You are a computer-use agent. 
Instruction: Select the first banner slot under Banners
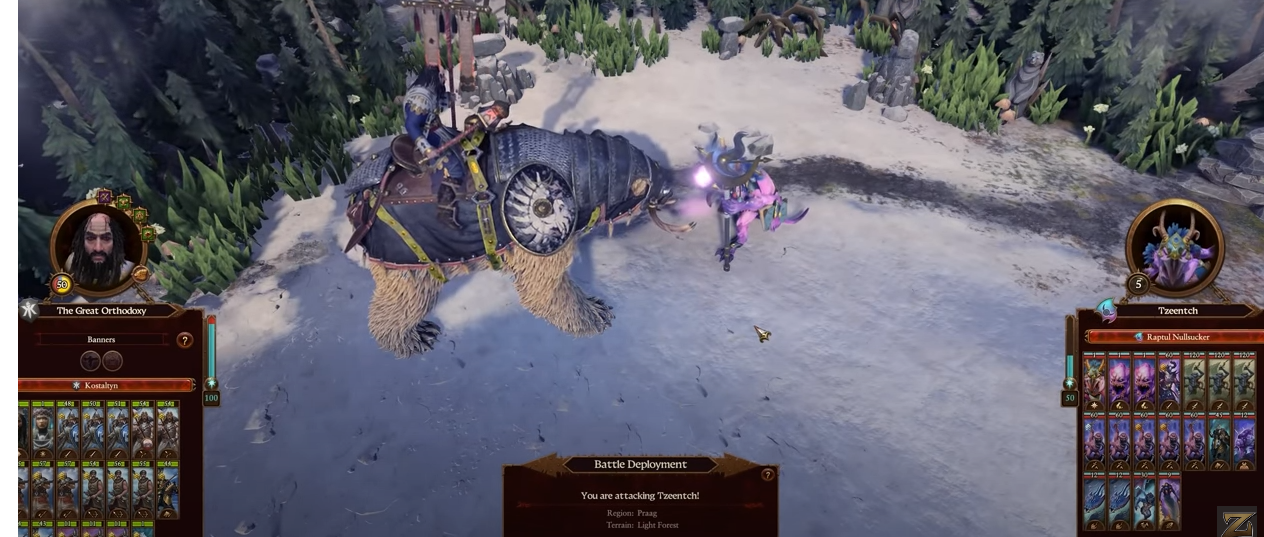pyautogui.click(x=90, y=361)
